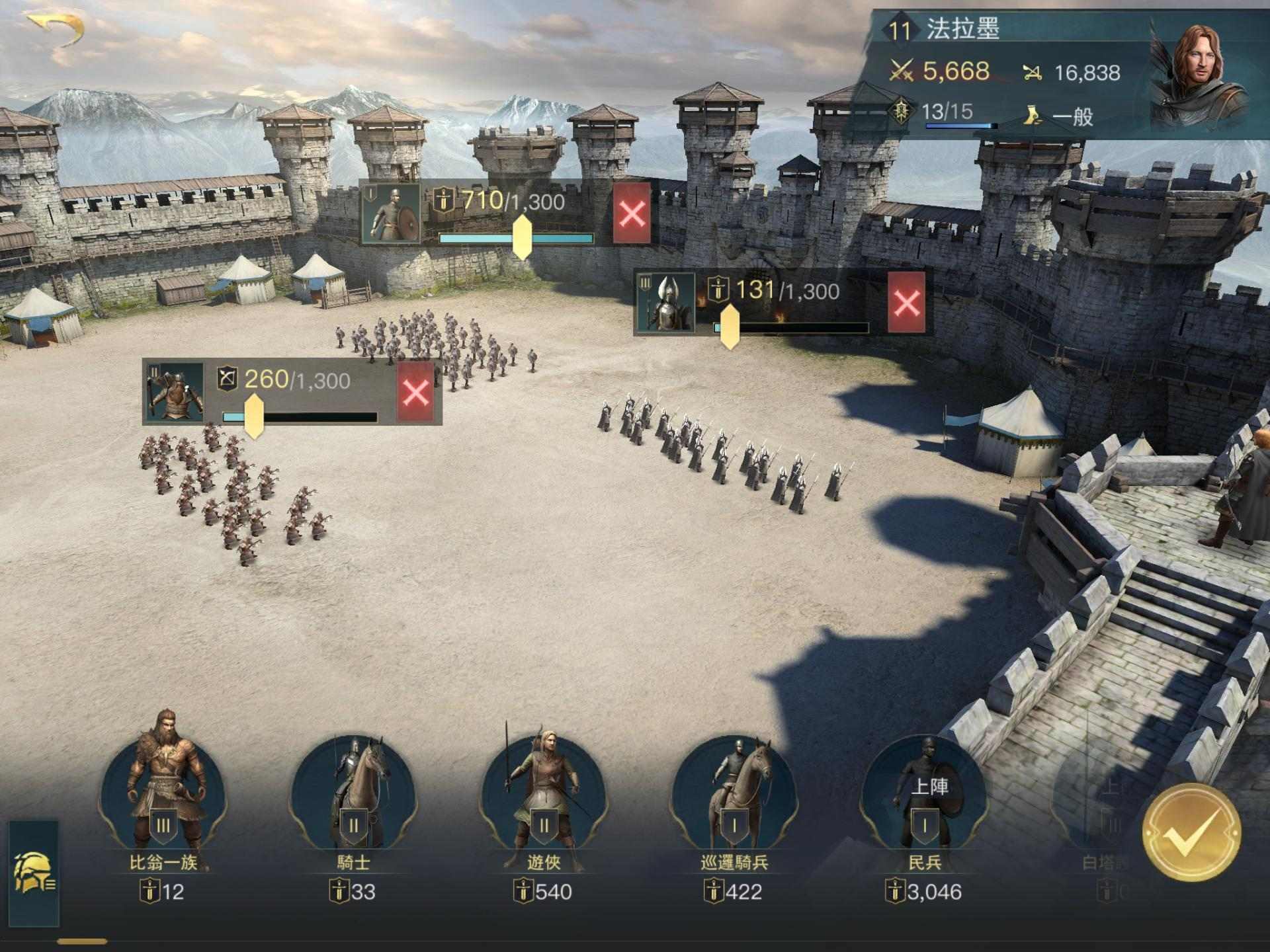Viewport: 1270px width, 952px height.
Task: Open the helmet list icon
Action: pyautogui.click(x=33, y=872)
